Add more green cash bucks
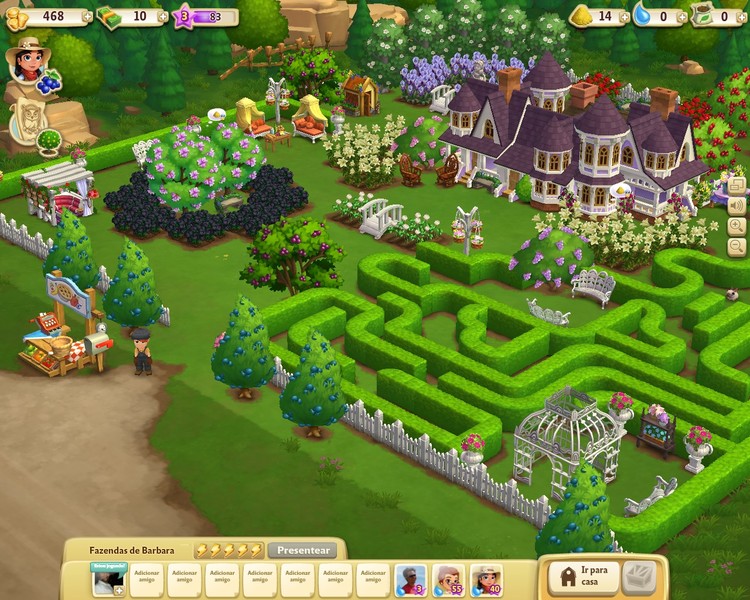This screenshot has width=750, height=600. tap(162, 16)
